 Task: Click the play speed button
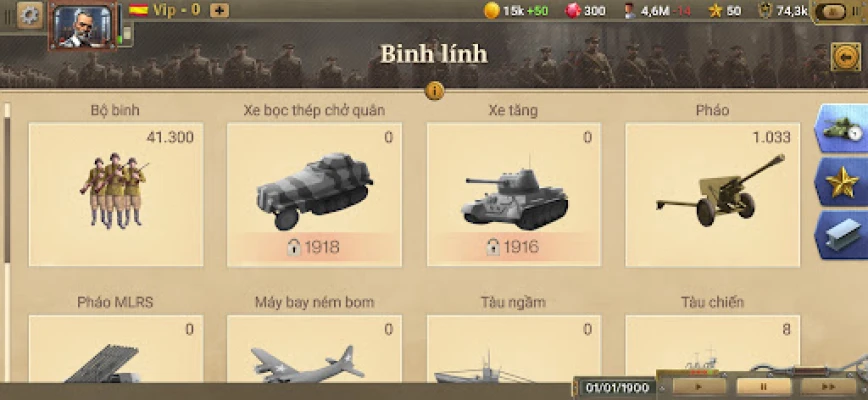(x=699, y=386)
